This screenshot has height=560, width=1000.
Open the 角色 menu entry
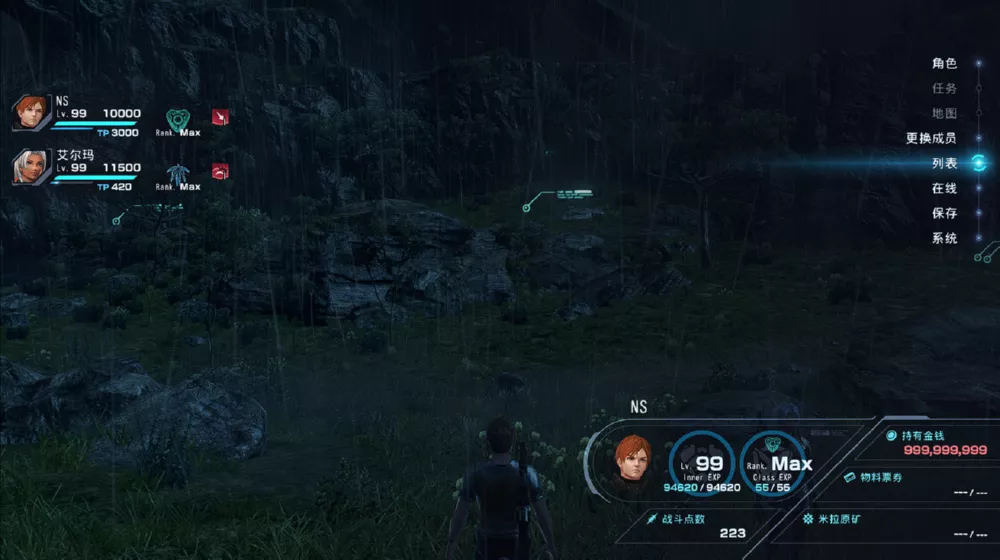[x=944, y=63]
